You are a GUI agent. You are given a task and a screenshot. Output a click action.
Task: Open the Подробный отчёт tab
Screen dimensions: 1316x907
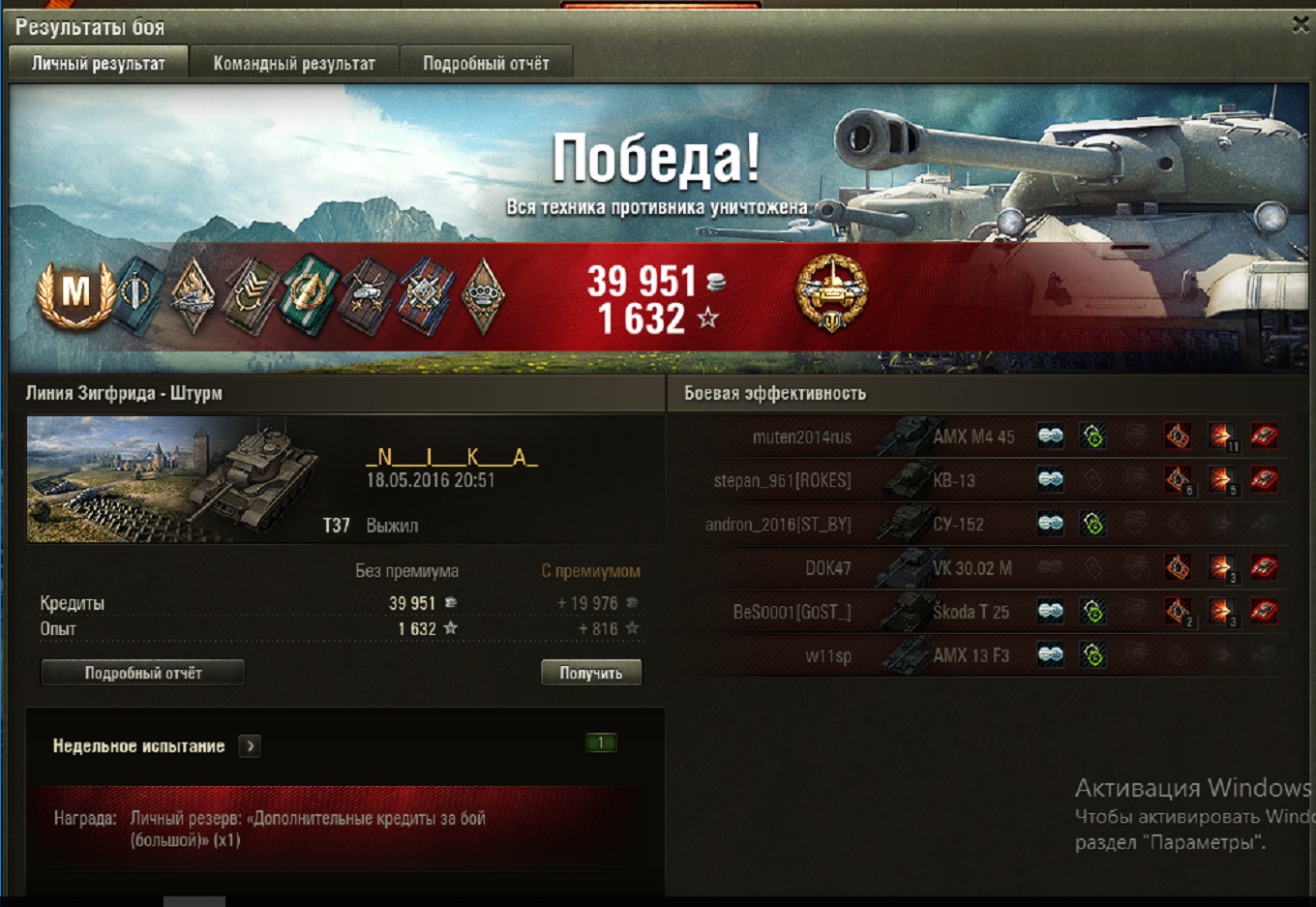click(486, 64)
